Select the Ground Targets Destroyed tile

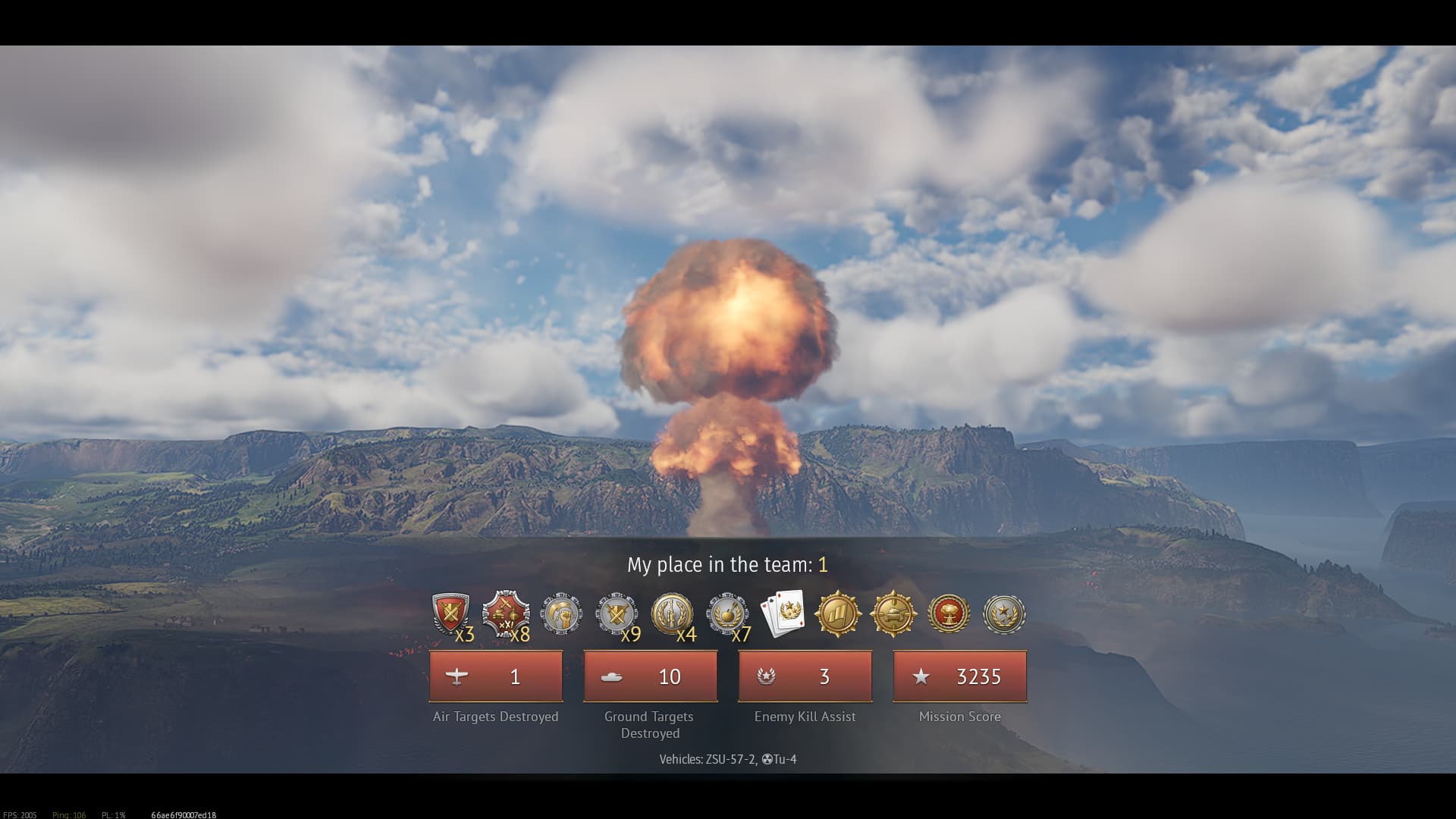click(651, 676)
